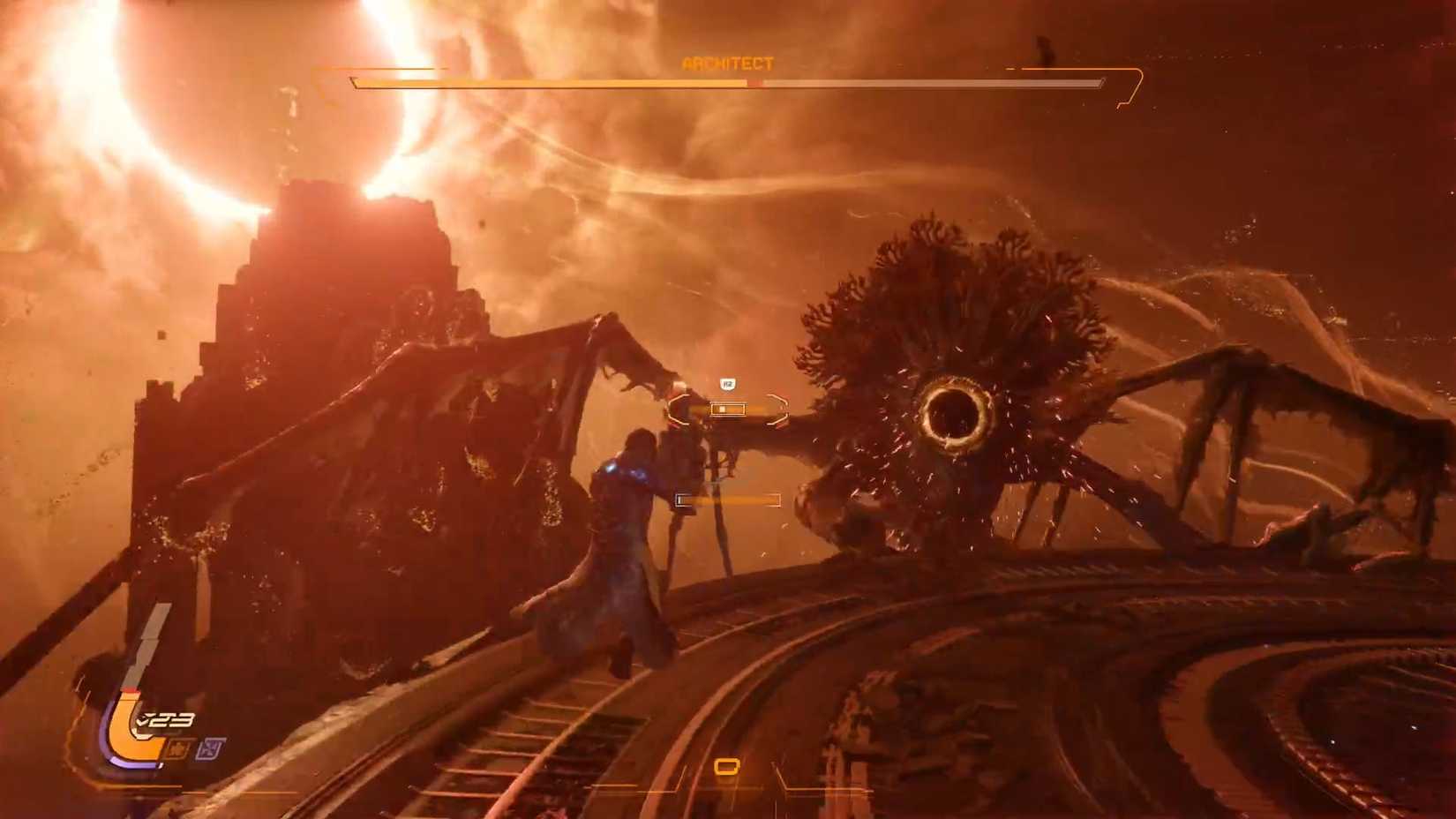Expand the Architect boss health bar frame
1456x819 pixels.
(x=728, y=83)
